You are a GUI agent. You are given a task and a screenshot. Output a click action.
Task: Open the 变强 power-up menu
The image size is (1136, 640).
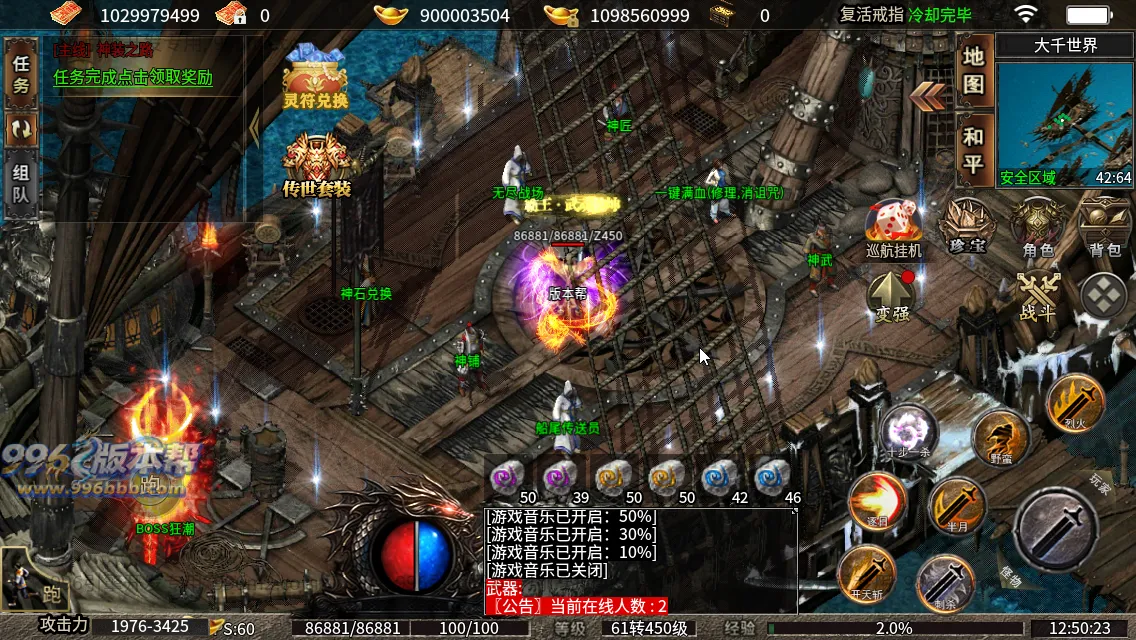(892, 297)
